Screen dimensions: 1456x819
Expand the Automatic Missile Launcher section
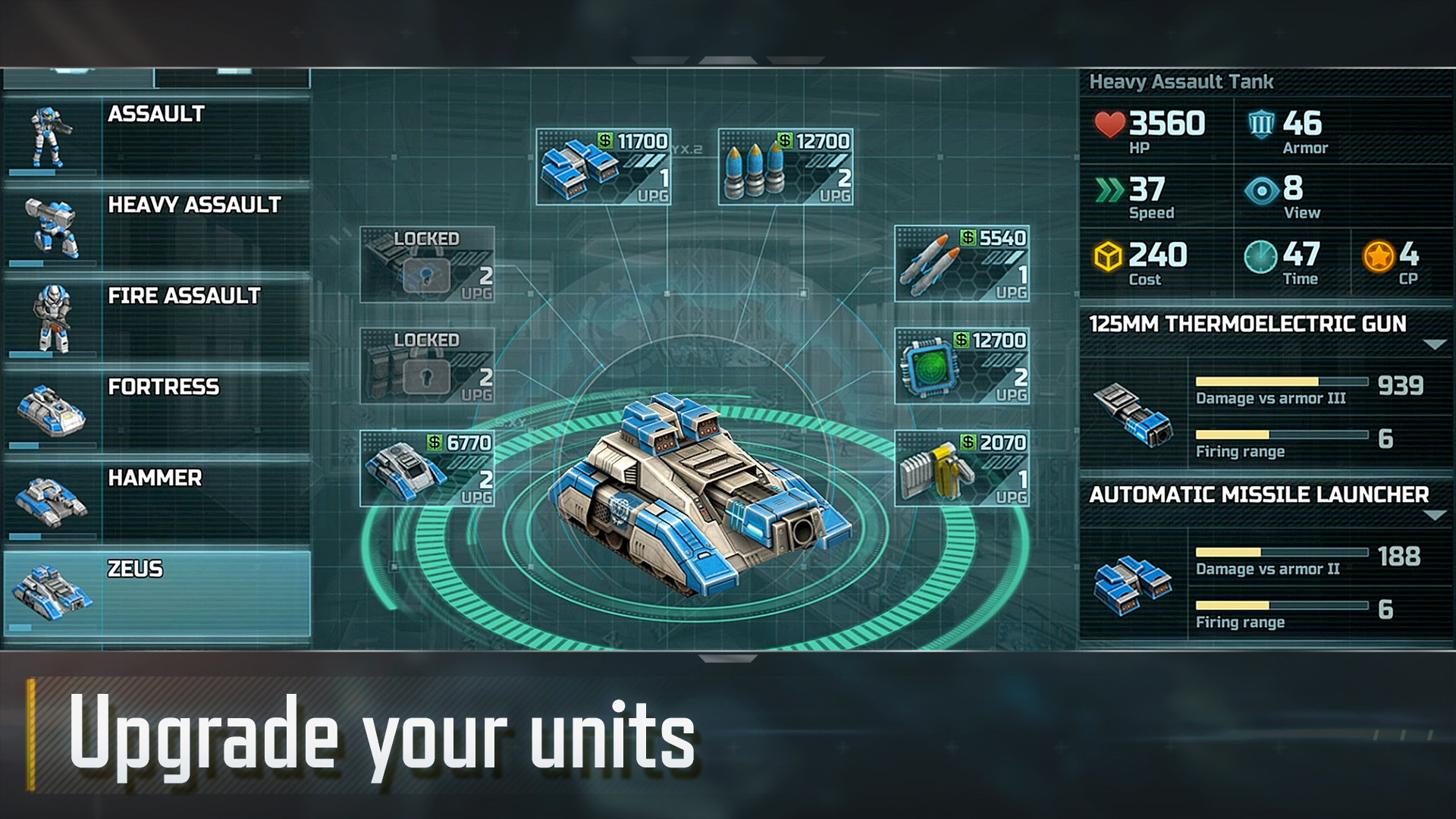coord(1434,515)
